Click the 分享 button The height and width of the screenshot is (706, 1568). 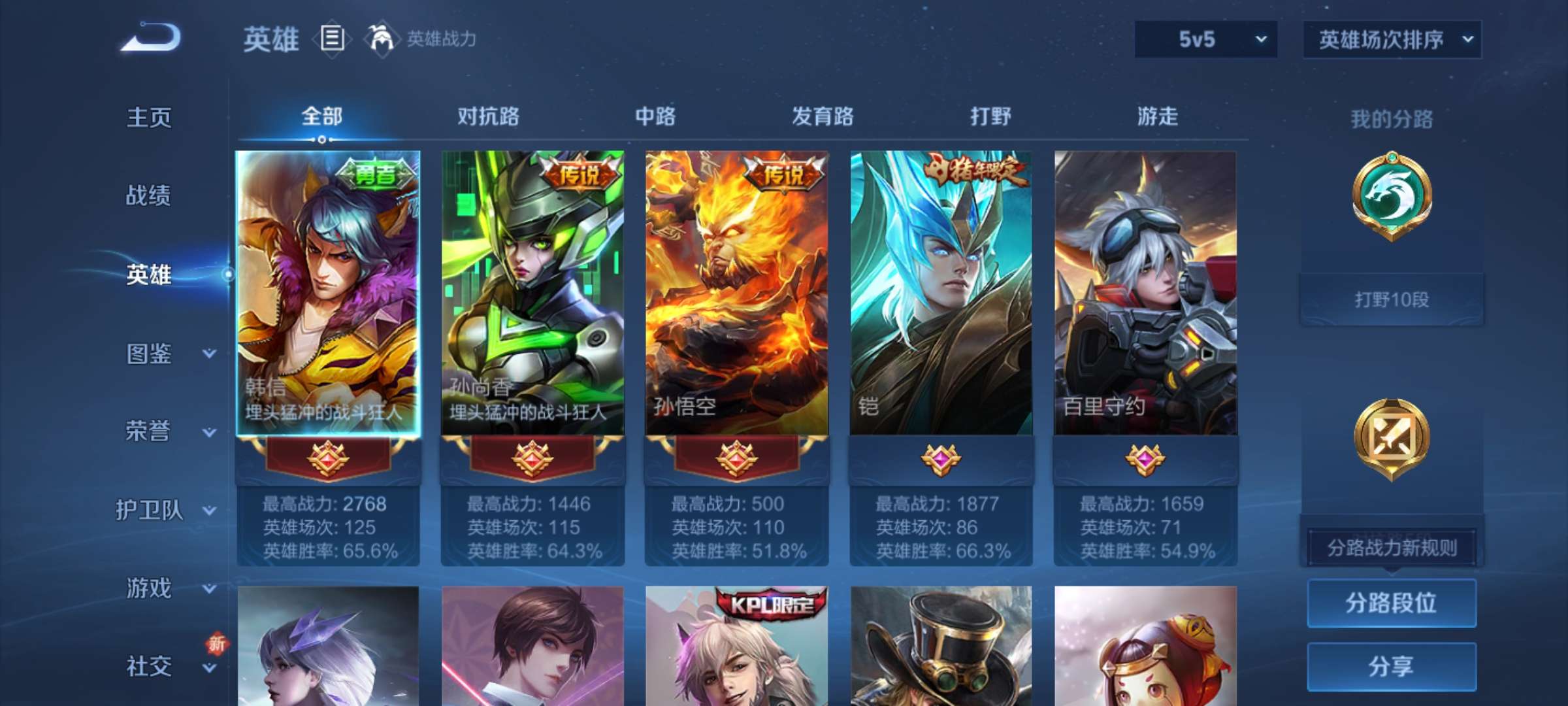(x=1392, y=667)
